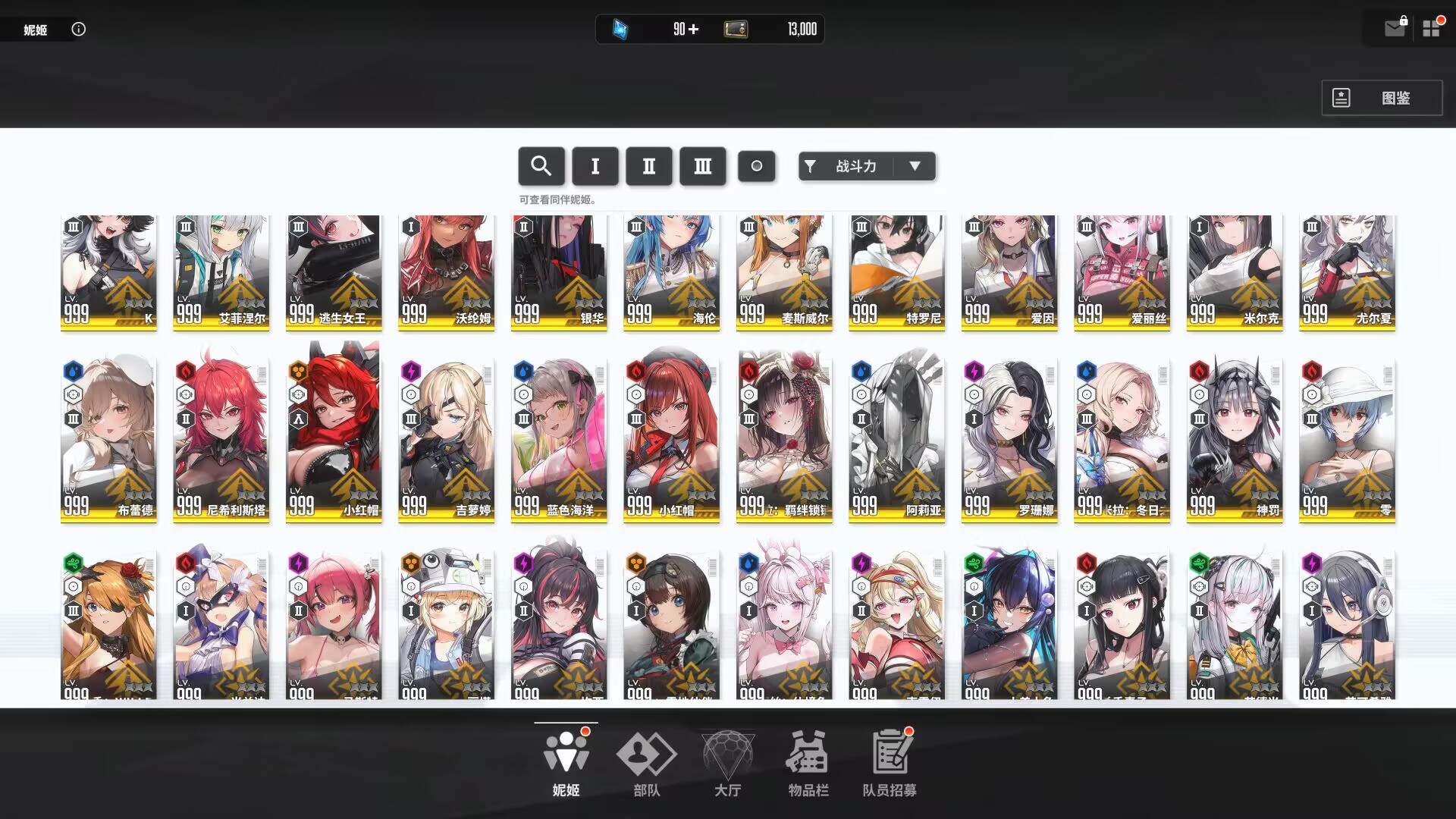Toggle the circle filter button
This screenshot has height=819, width=1456.
(756, 166)
